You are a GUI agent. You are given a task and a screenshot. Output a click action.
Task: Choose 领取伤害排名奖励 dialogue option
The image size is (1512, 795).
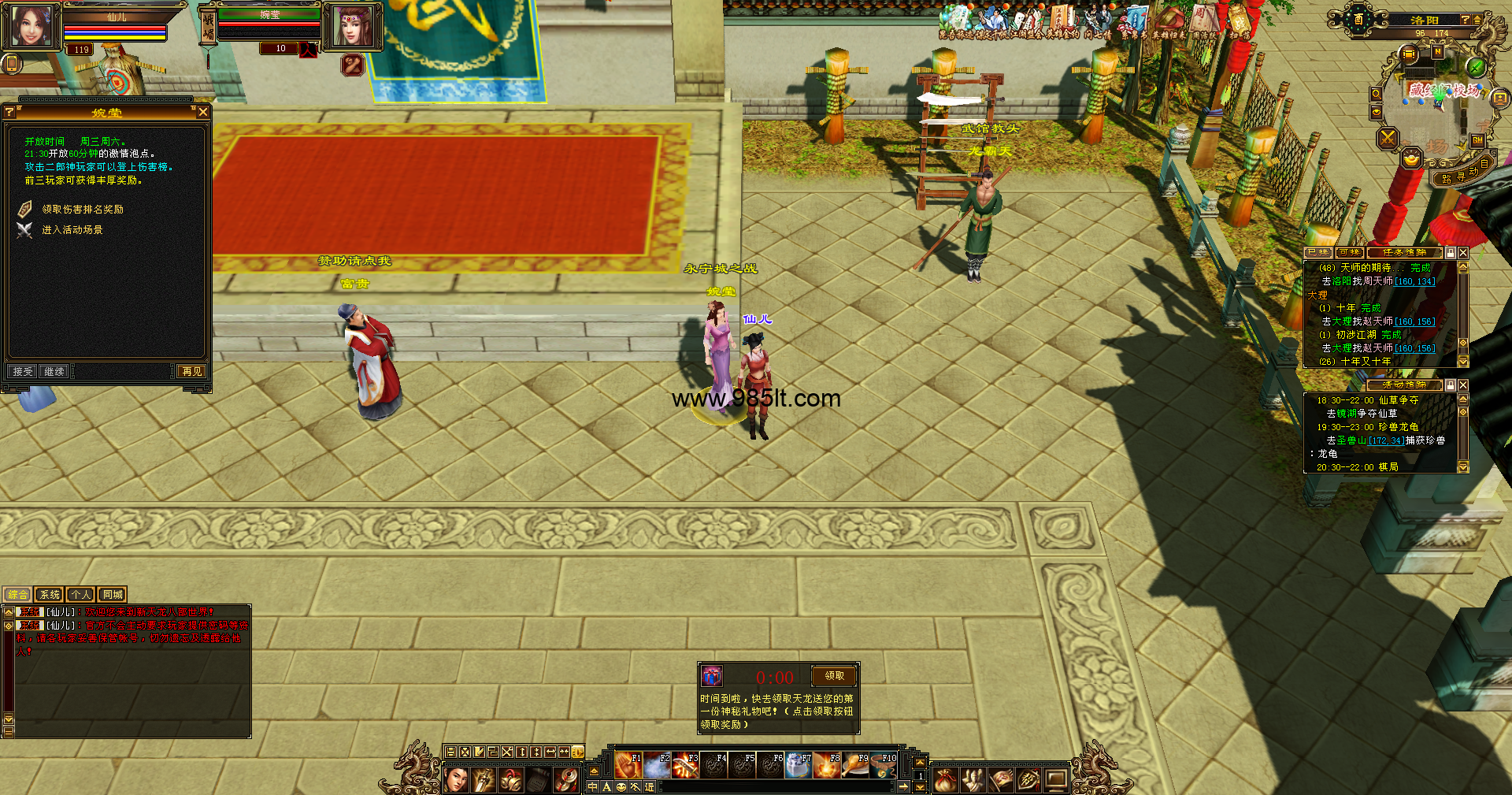(82, 210)
